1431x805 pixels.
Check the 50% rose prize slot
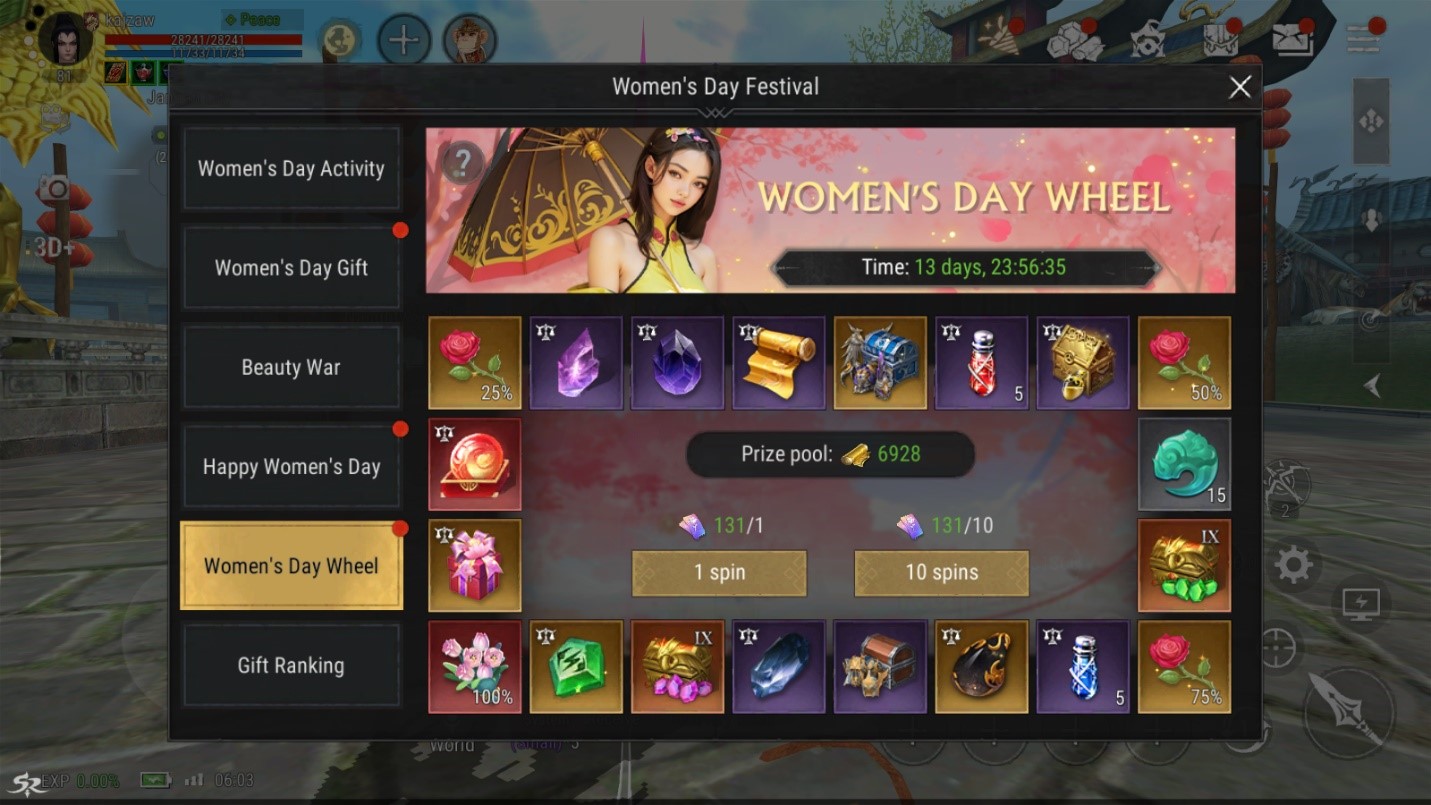pyautogui.click(x=1184, y=363)
